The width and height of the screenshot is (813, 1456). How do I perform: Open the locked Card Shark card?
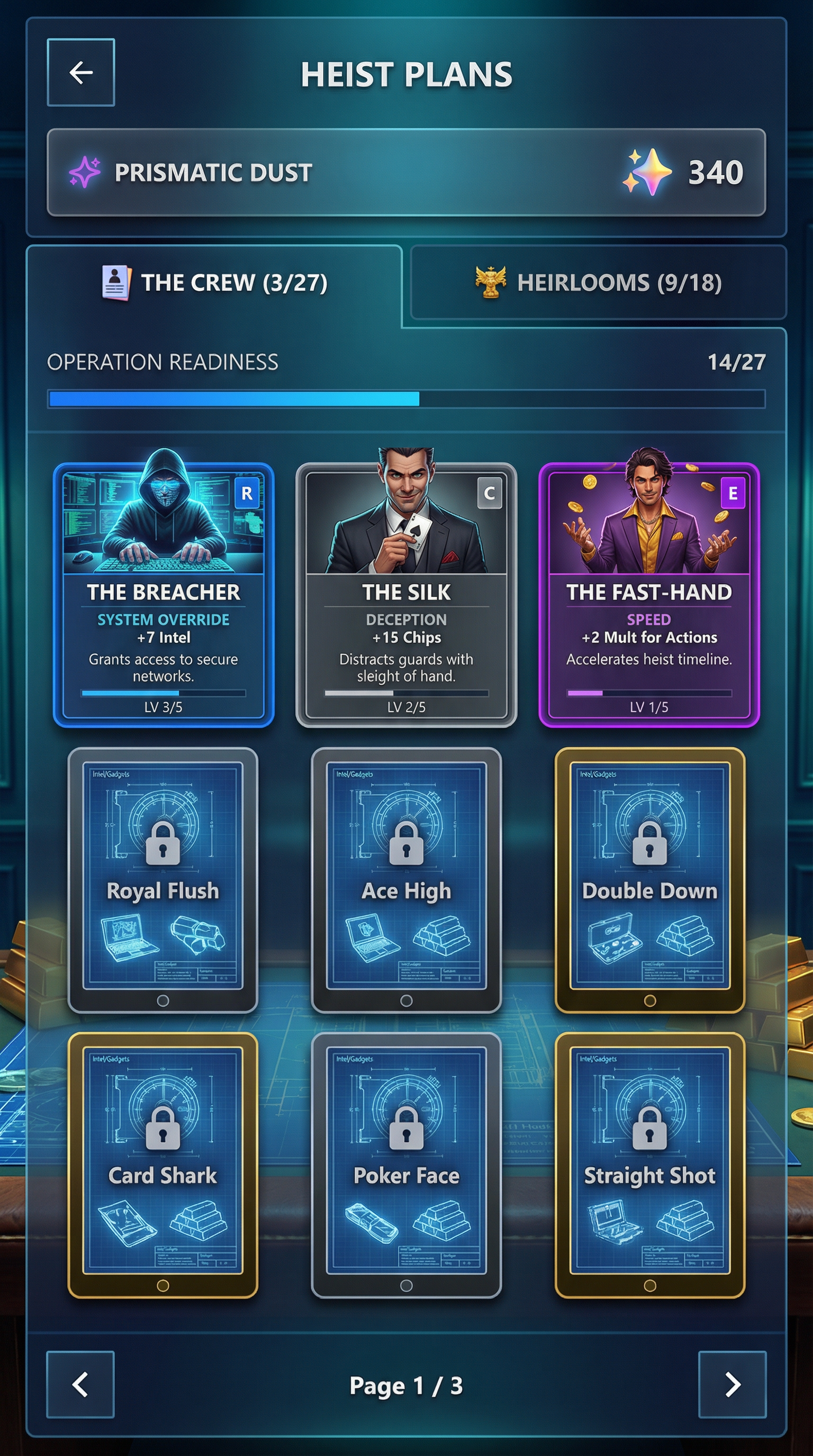coord(163,1165)
